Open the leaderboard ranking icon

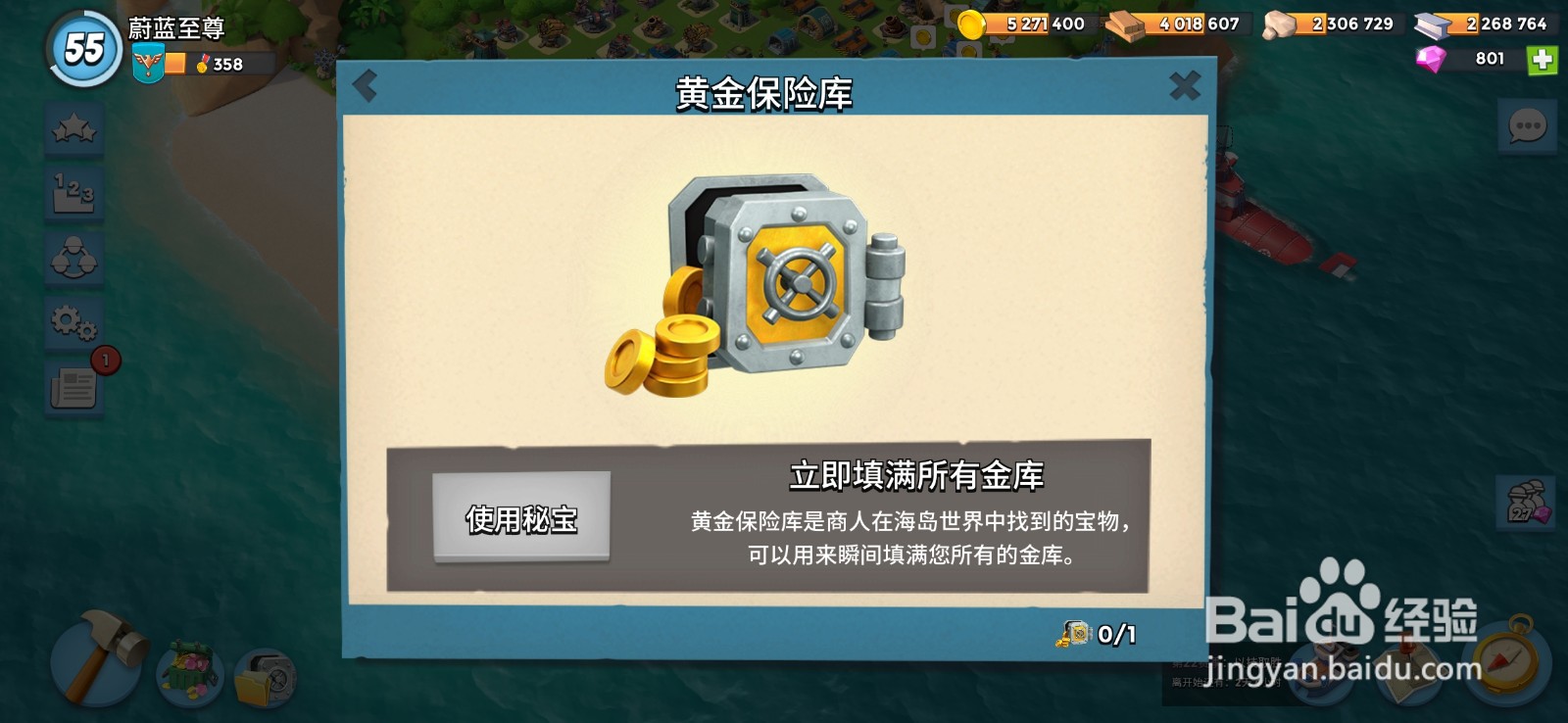pyautogui.click(x=73, y=193)
